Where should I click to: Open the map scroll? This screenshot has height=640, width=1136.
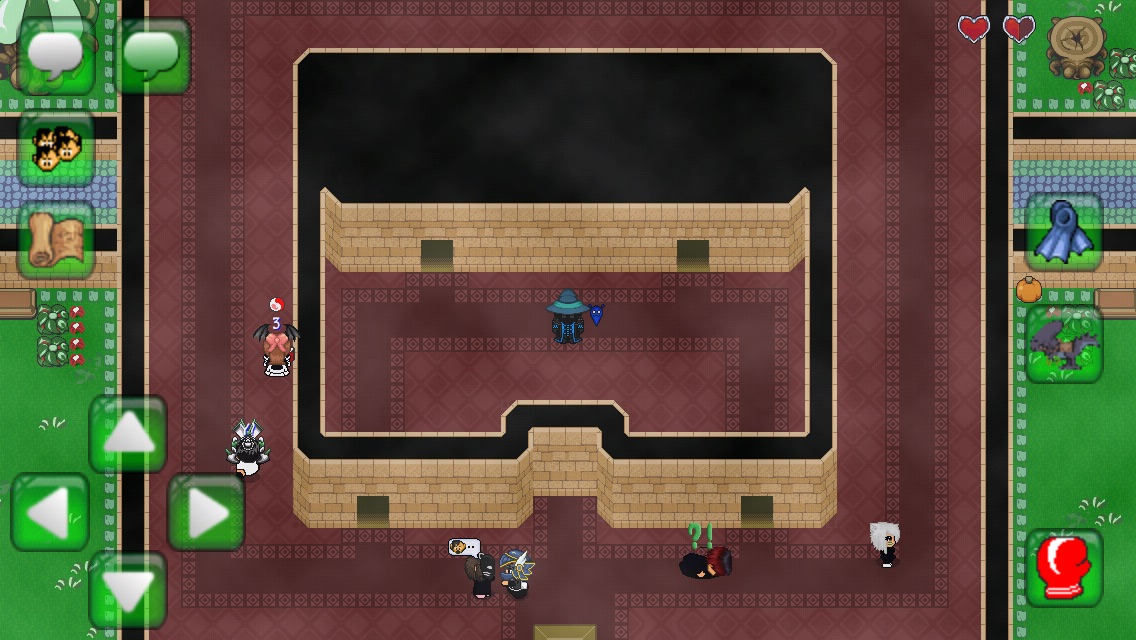(56, 240)
